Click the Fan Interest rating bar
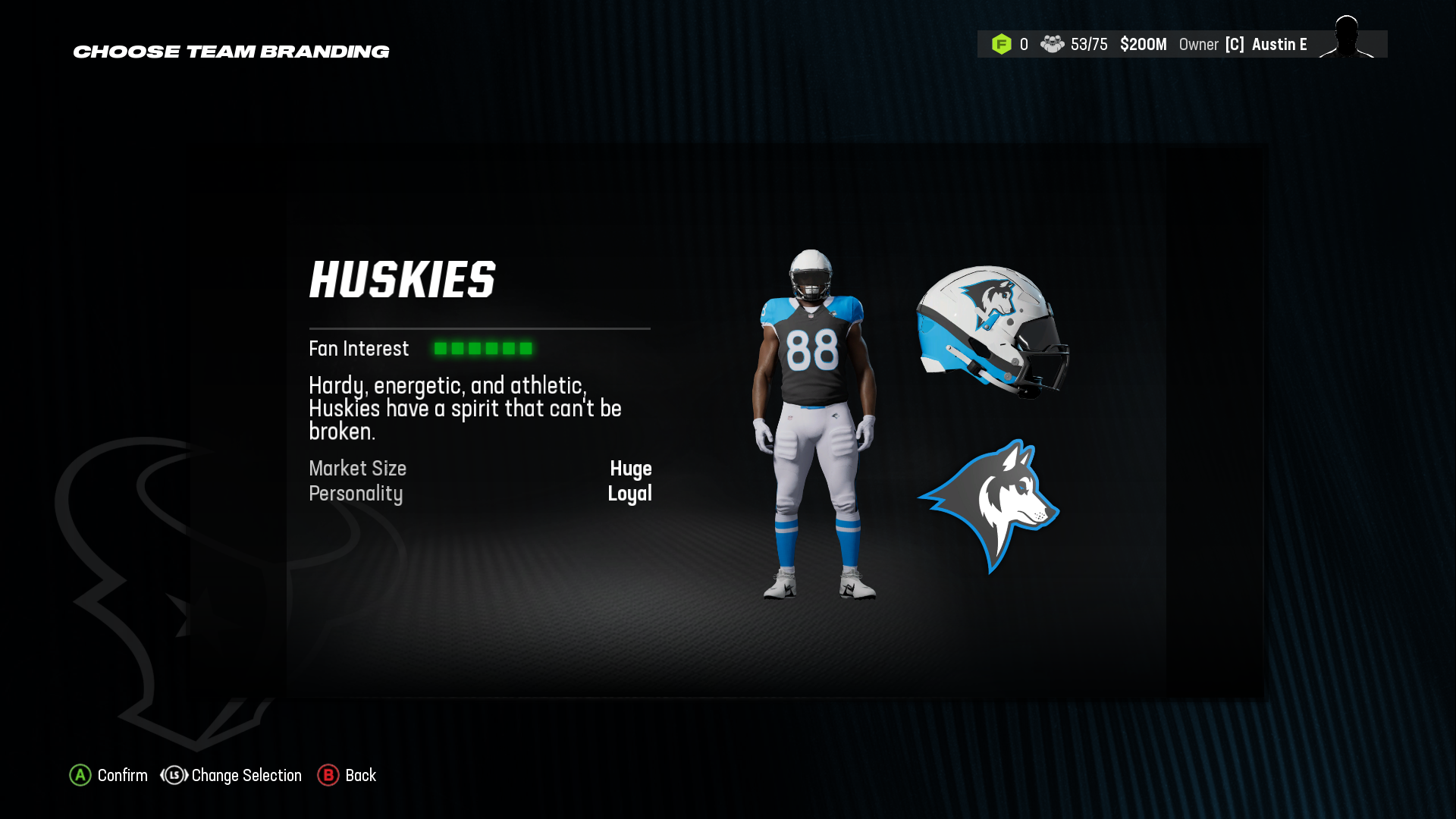Image resolution: width=1456 pixels, height=819 pixels. pyautogui.click(x=484, y=348)
